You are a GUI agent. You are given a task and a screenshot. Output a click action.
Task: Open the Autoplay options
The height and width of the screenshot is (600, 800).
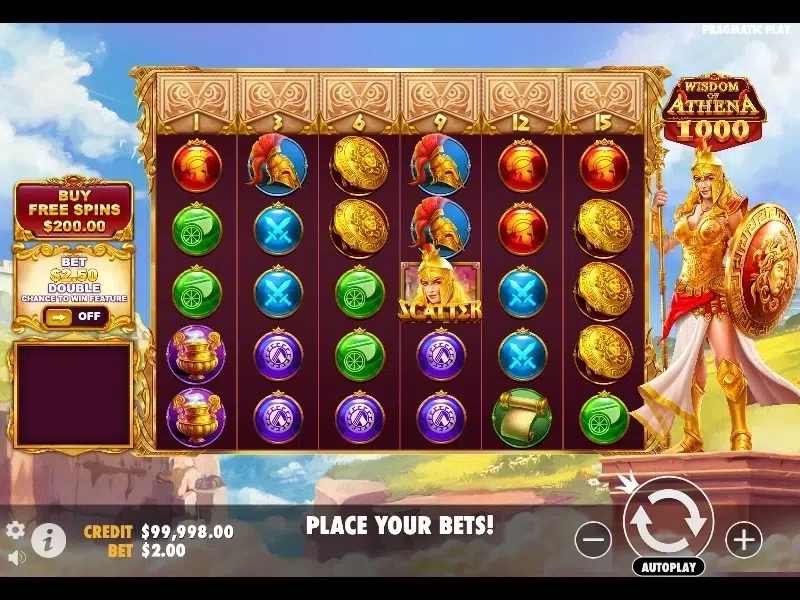[668, 566]
